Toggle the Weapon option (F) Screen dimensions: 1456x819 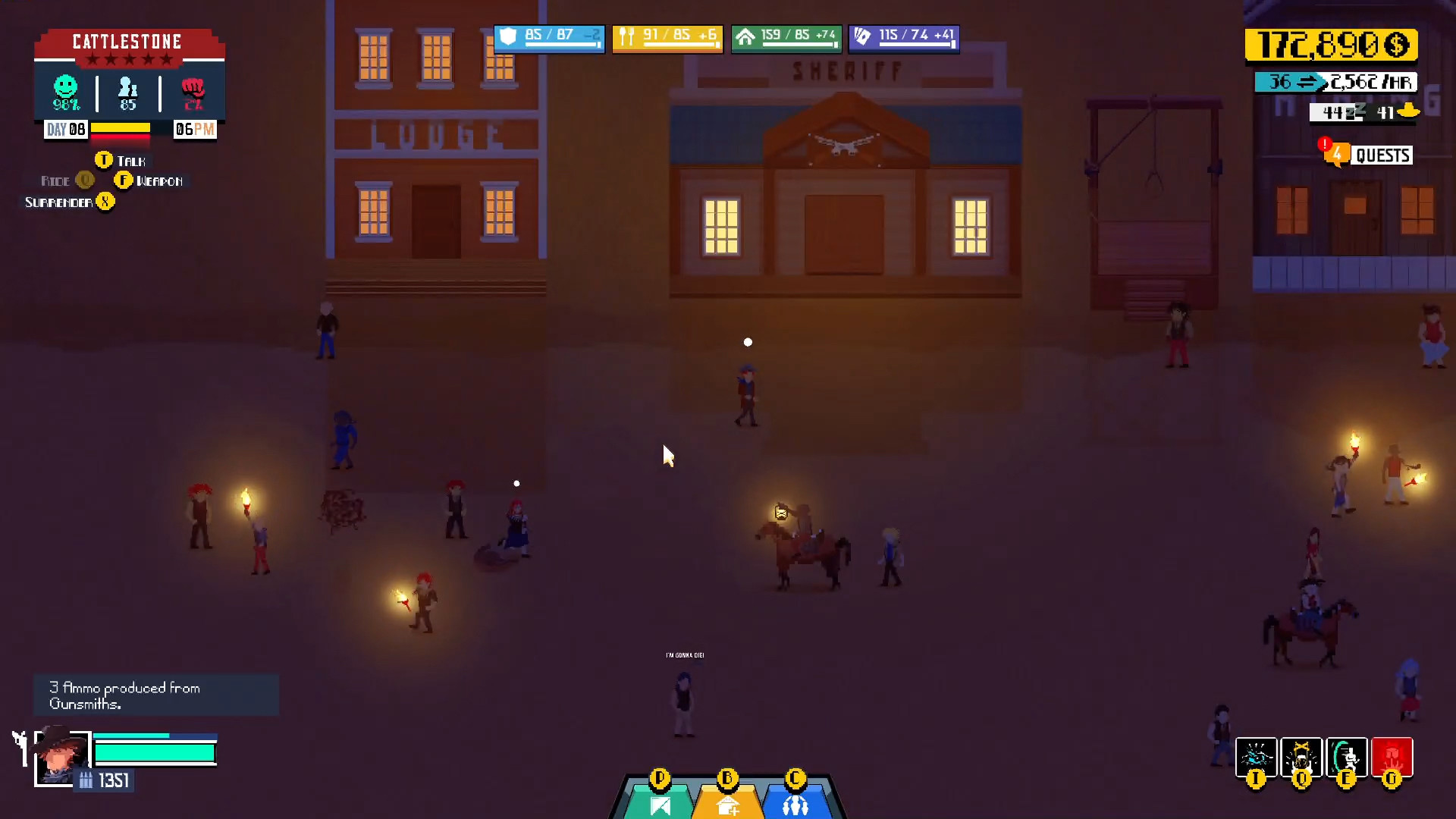157,180
